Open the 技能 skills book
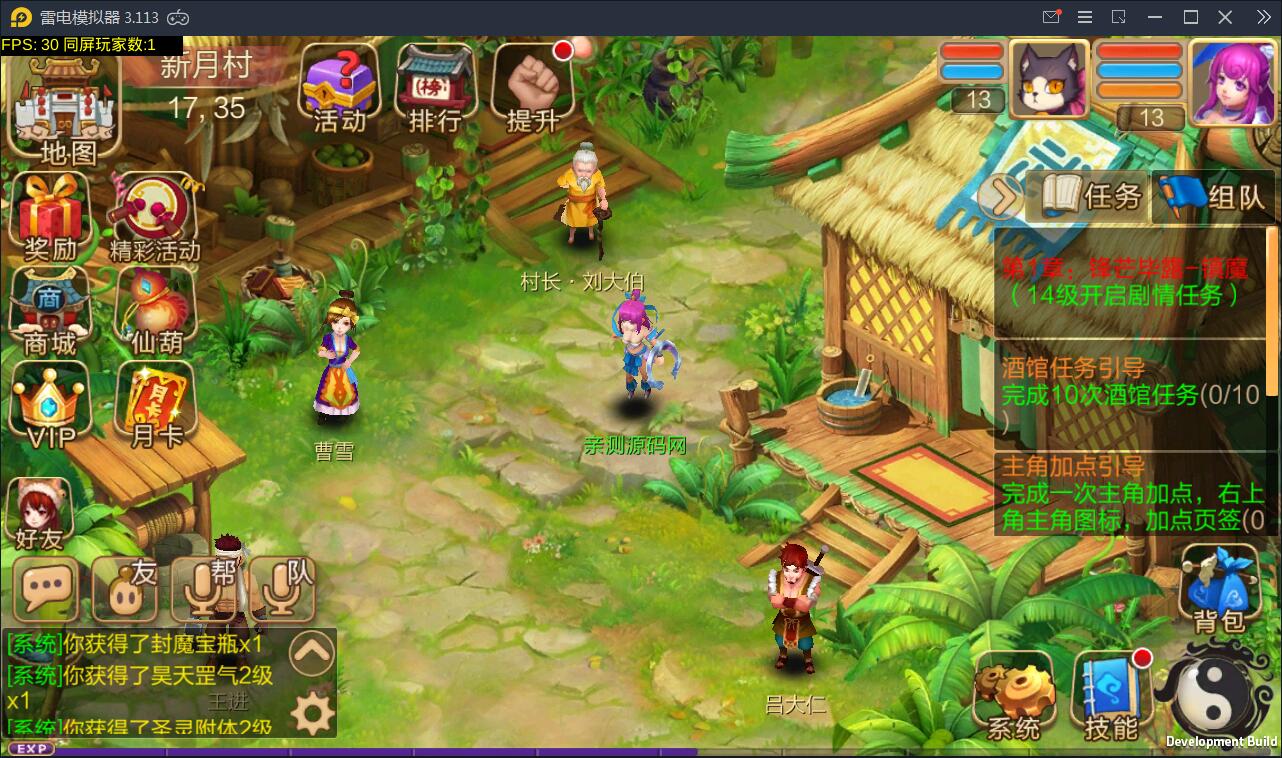Viewport: 1282px width, 758px height. point(1111,696)
